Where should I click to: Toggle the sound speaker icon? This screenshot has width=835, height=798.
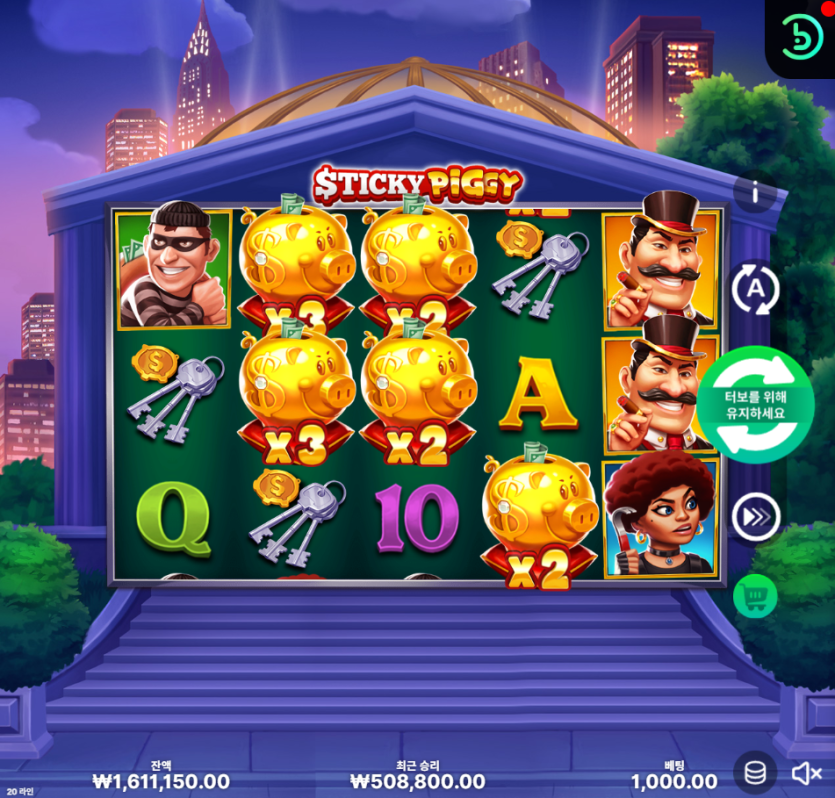pos(805,773)
